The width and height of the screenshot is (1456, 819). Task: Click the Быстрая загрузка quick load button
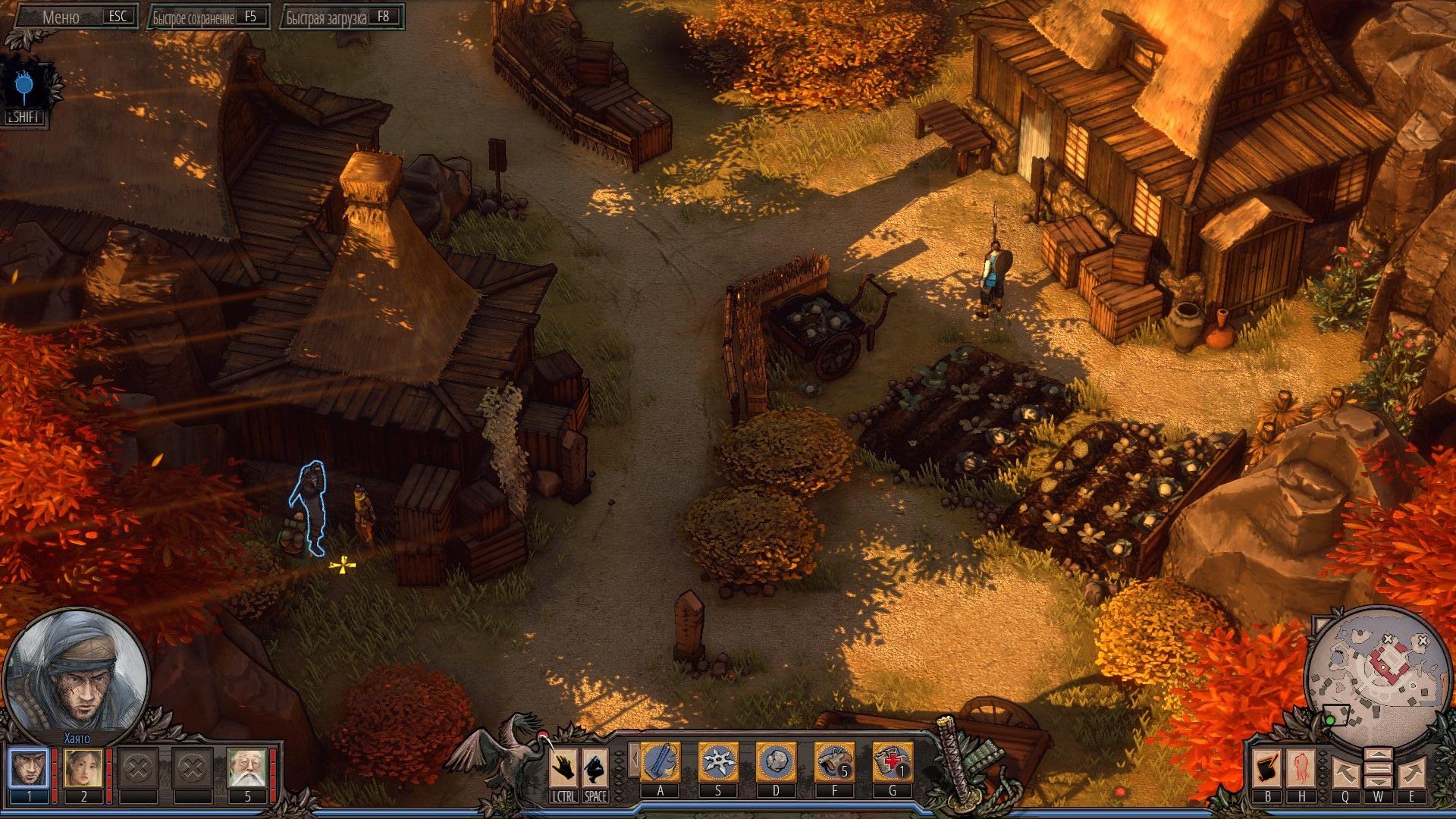(343, 17)
